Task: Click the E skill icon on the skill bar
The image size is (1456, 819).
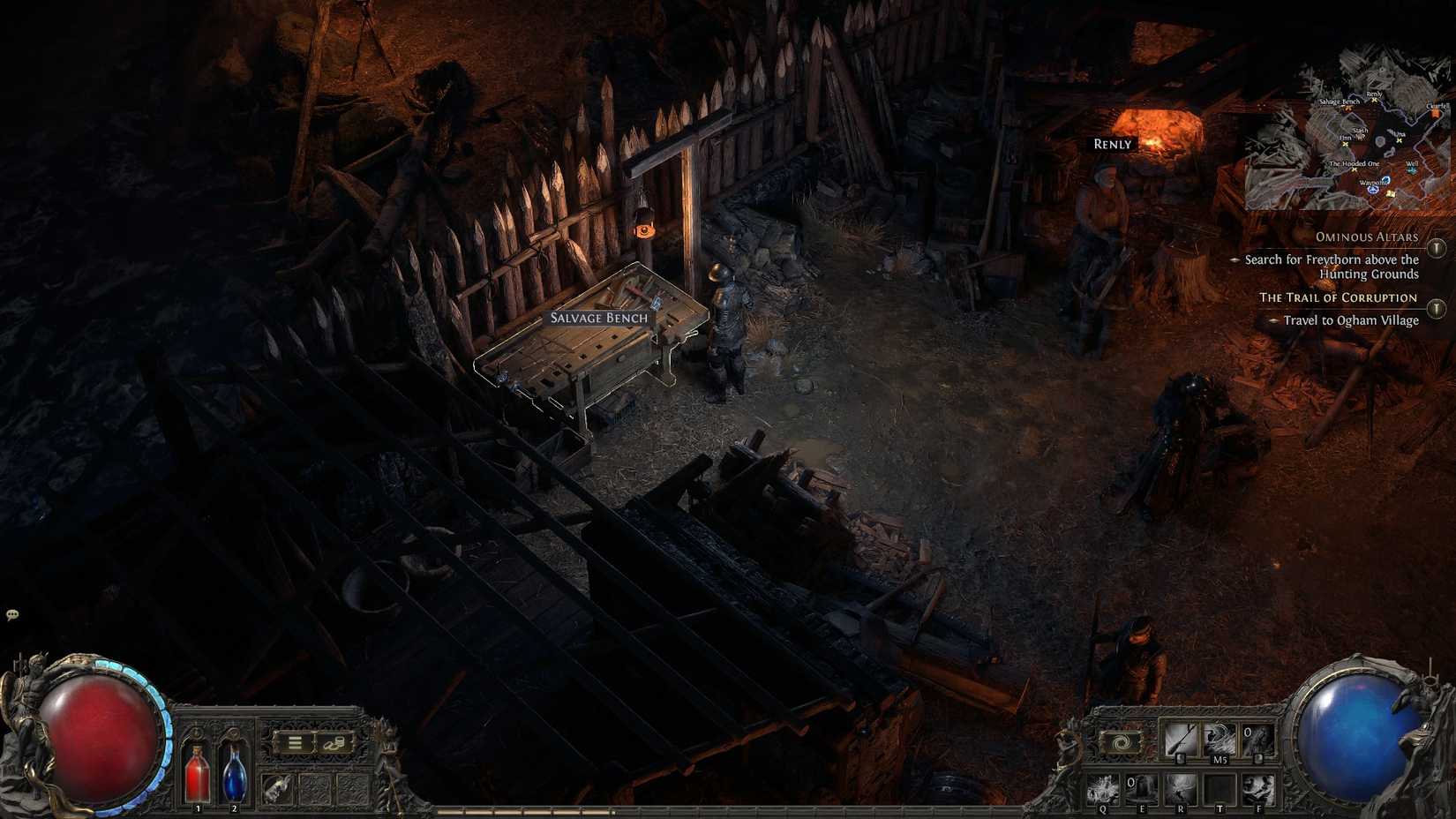Action: [1142, 788]
